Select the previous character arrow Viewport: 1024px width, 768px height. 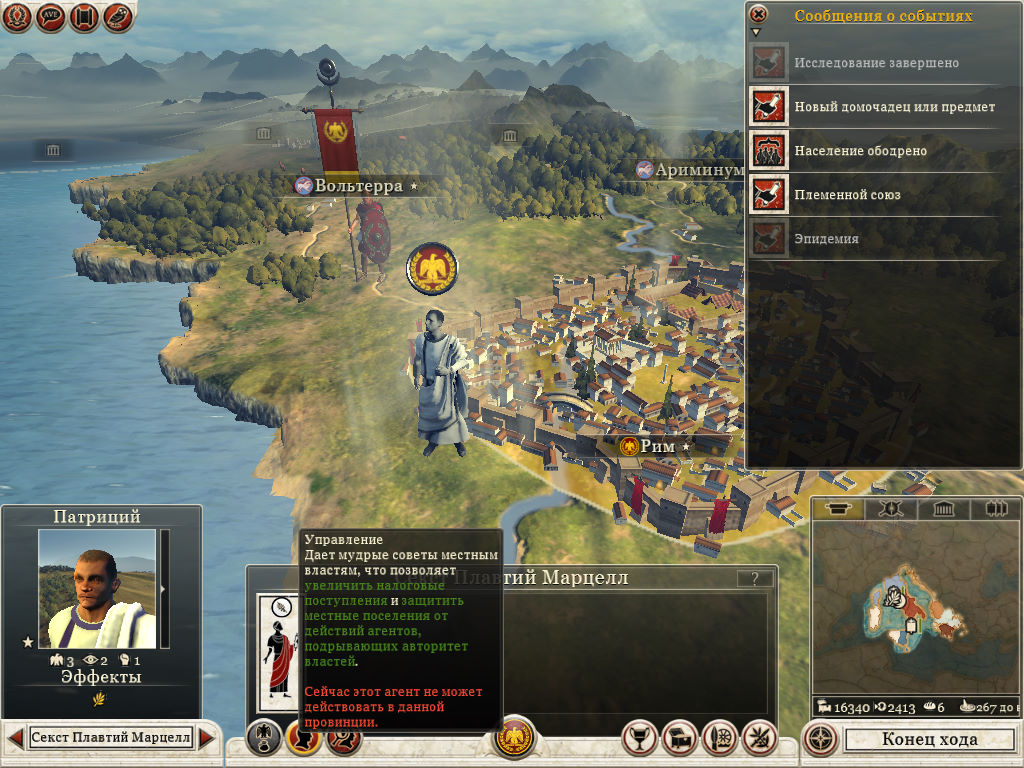[16, 738]
